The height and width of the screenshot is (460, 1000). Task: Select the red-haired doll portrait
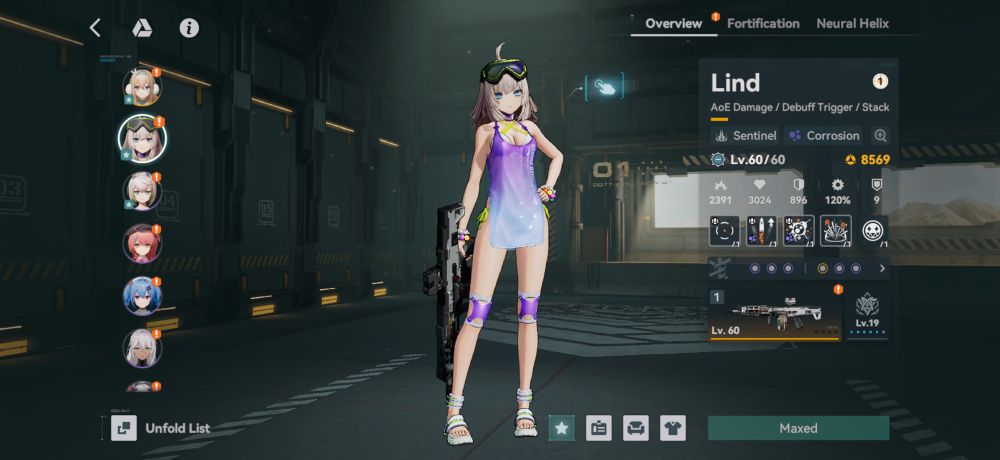pyautogui.click(x=142, y=243)
